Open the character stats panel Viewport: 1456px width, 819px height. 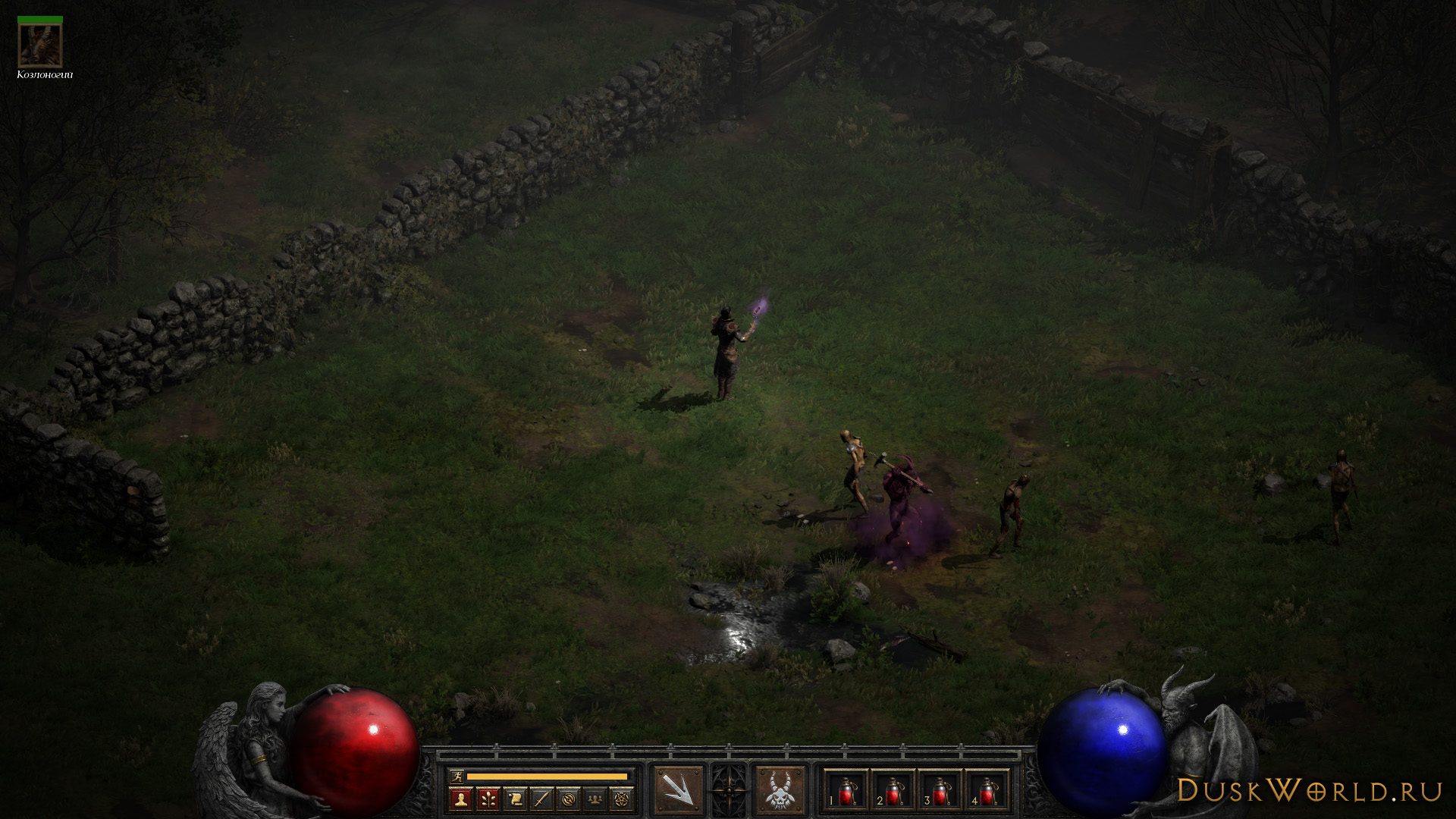[460, 799]
